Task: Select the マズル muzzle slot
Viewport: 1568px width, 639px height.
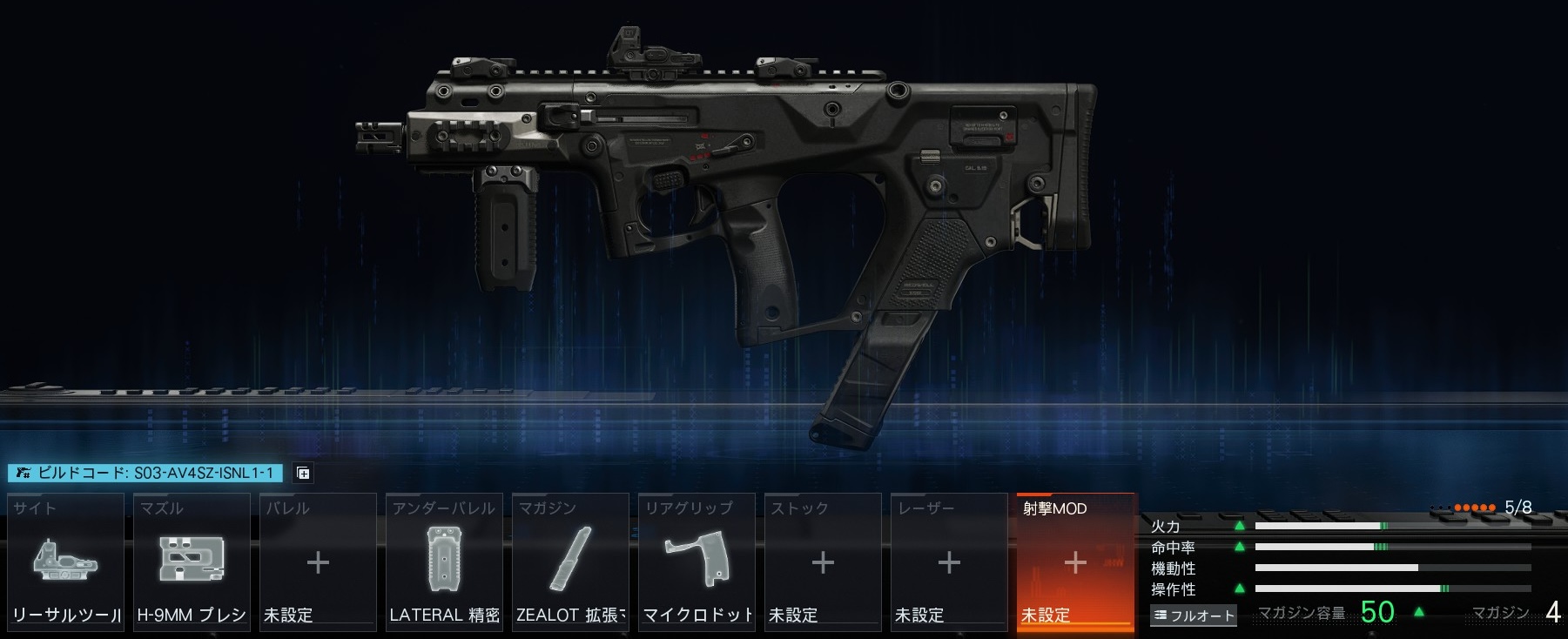Action: [x=192, y=561]
